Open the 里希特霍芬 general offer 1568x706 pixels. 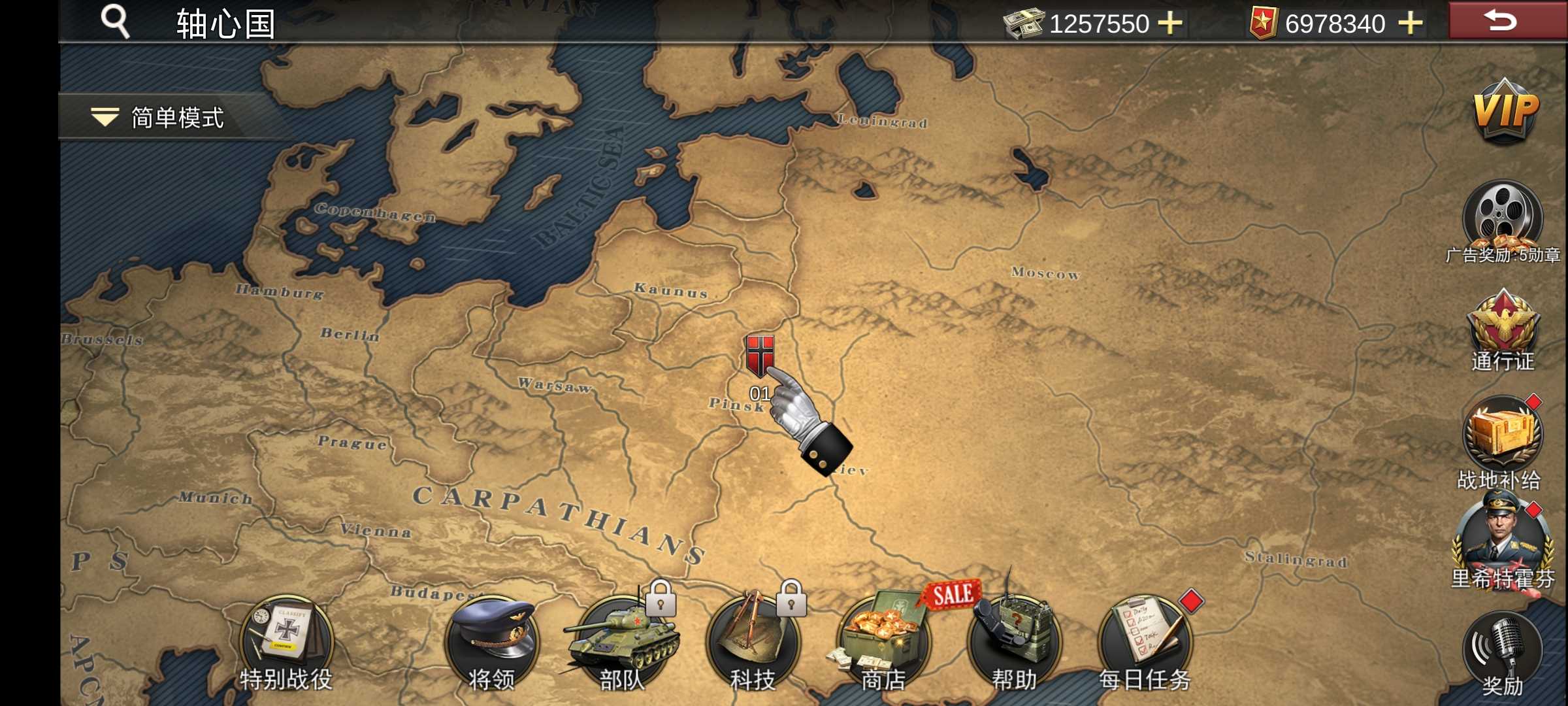(1502, 539)
